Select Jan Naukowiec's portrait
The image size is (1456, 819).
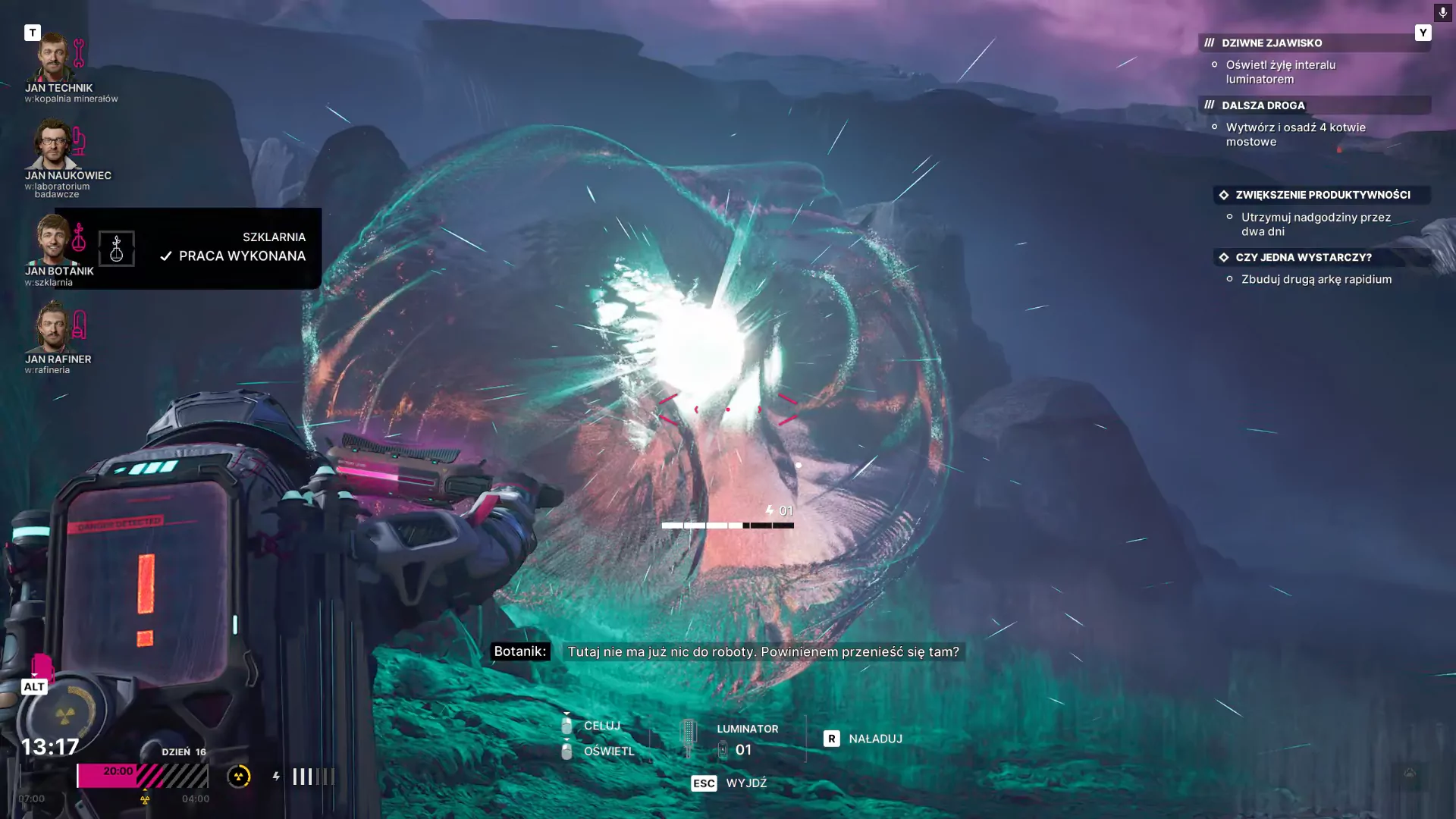52,144
